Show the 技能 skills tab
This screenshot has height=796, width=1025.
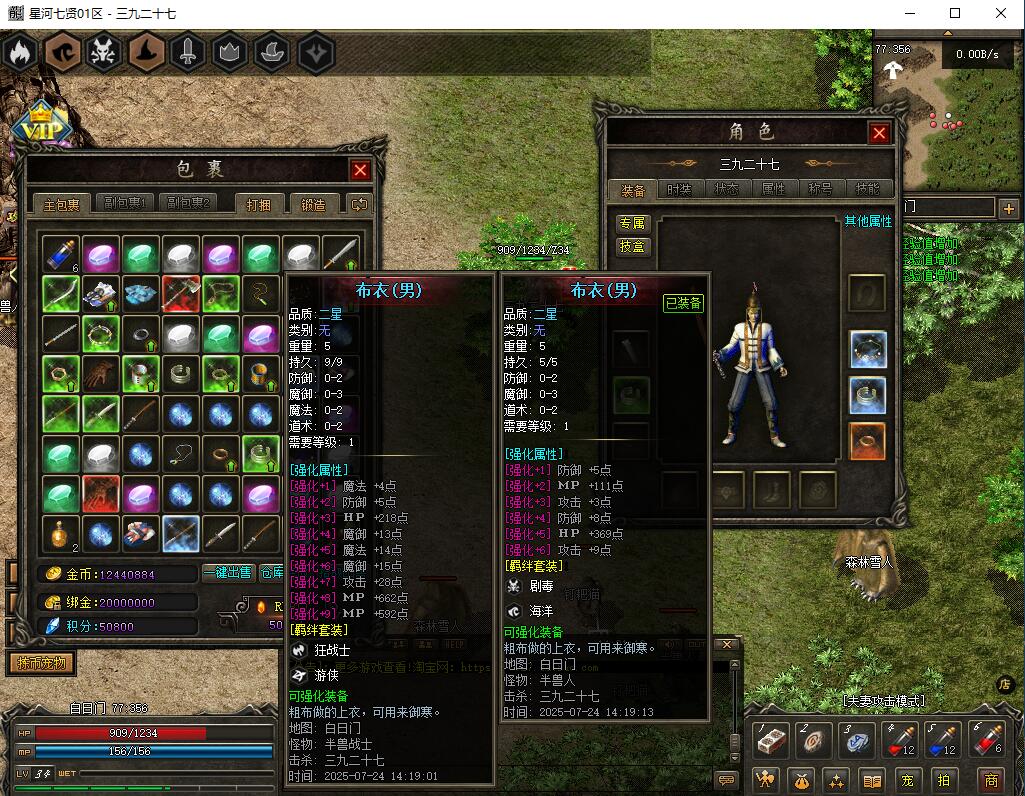pos(867,189)
